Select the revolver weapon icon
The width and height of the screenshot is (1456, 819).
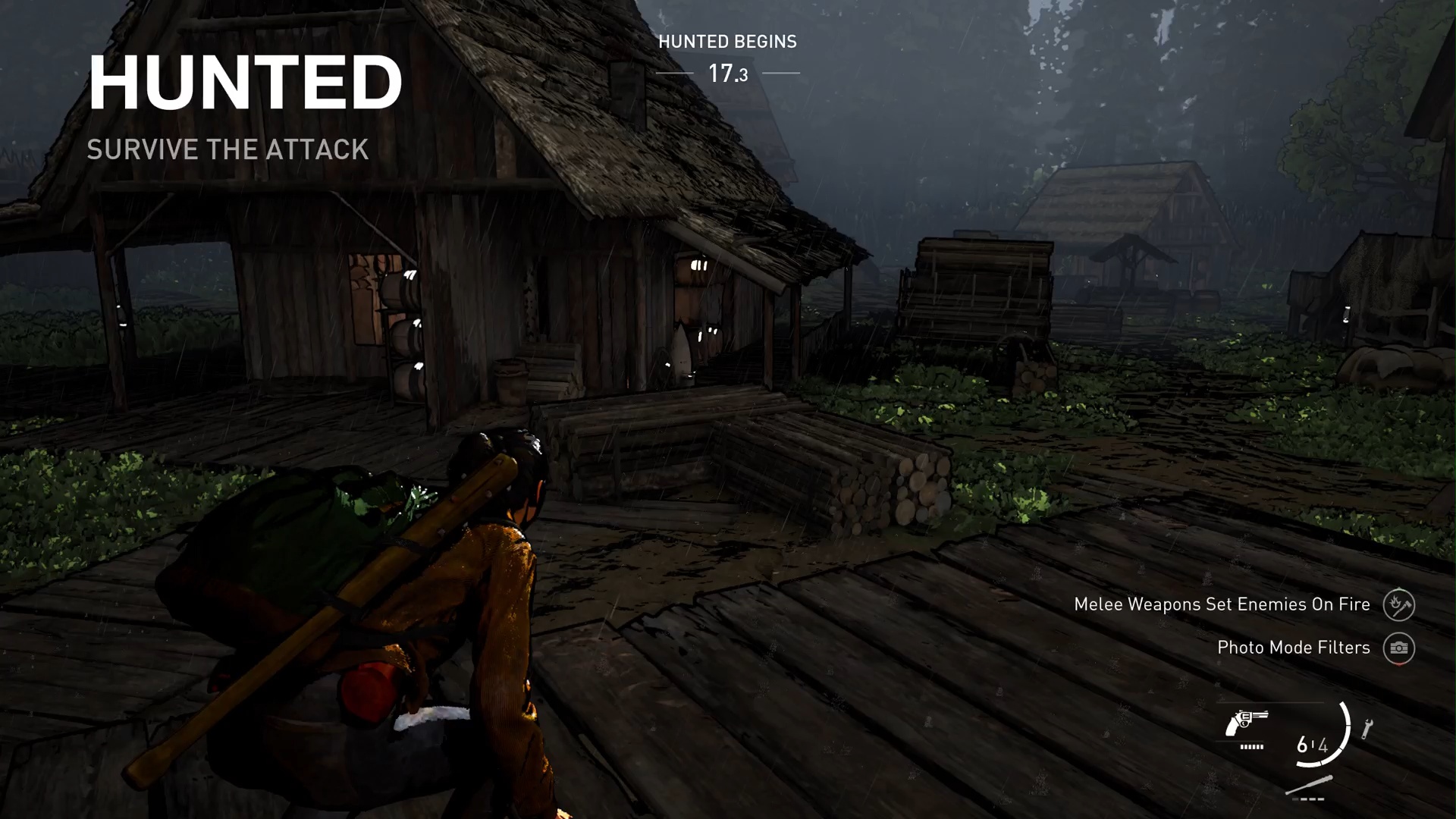point(1247,722)
